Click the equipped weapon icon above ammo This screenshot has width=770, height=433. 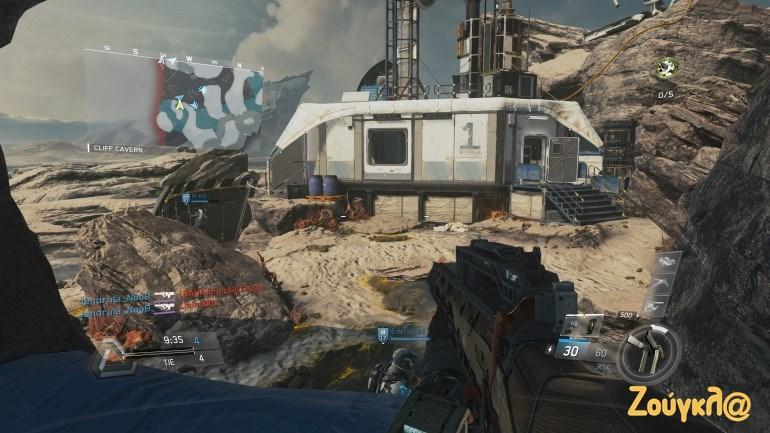pyautogui.click(x=582, y=326)
